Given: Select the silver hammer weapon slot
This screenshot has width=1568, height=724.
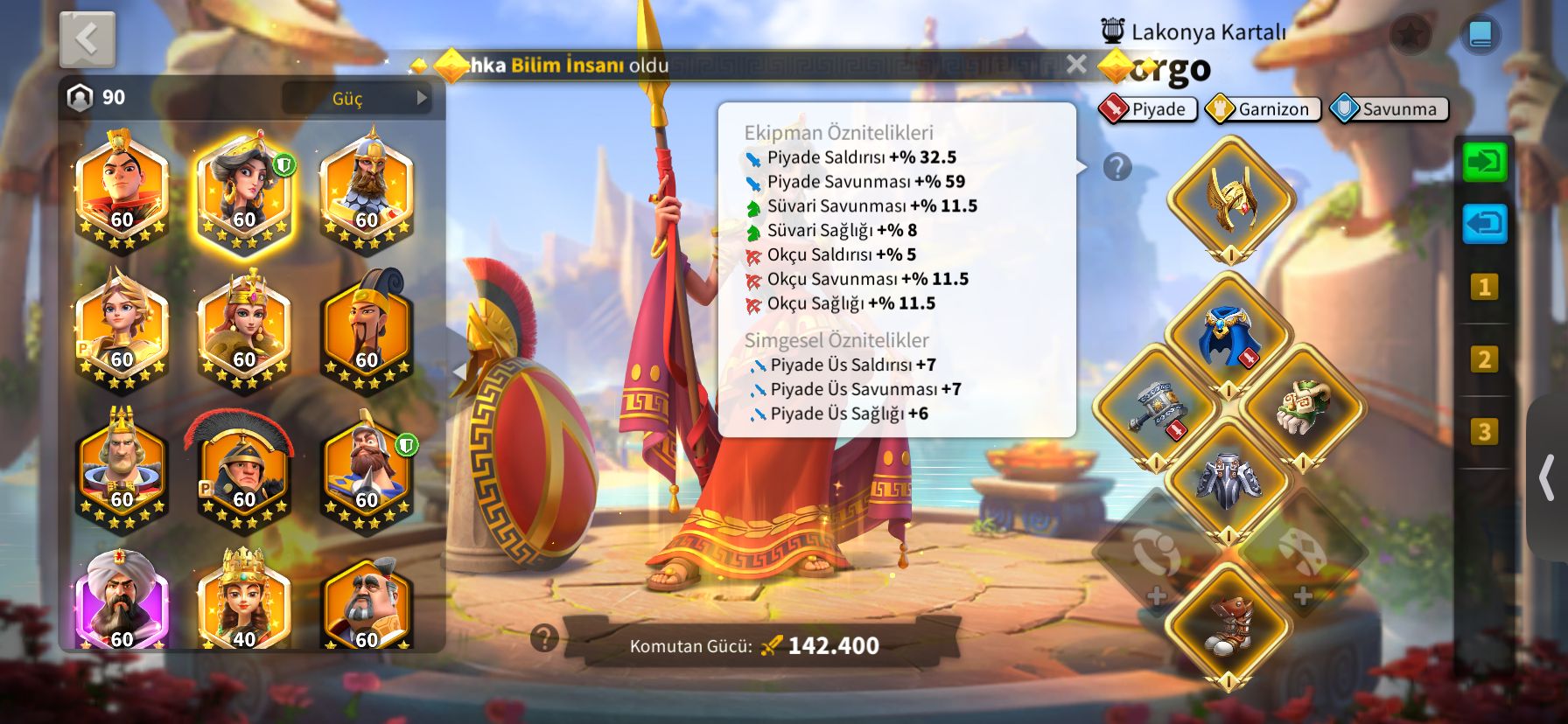Looking at the screenshot, I should coord(1156,408).
